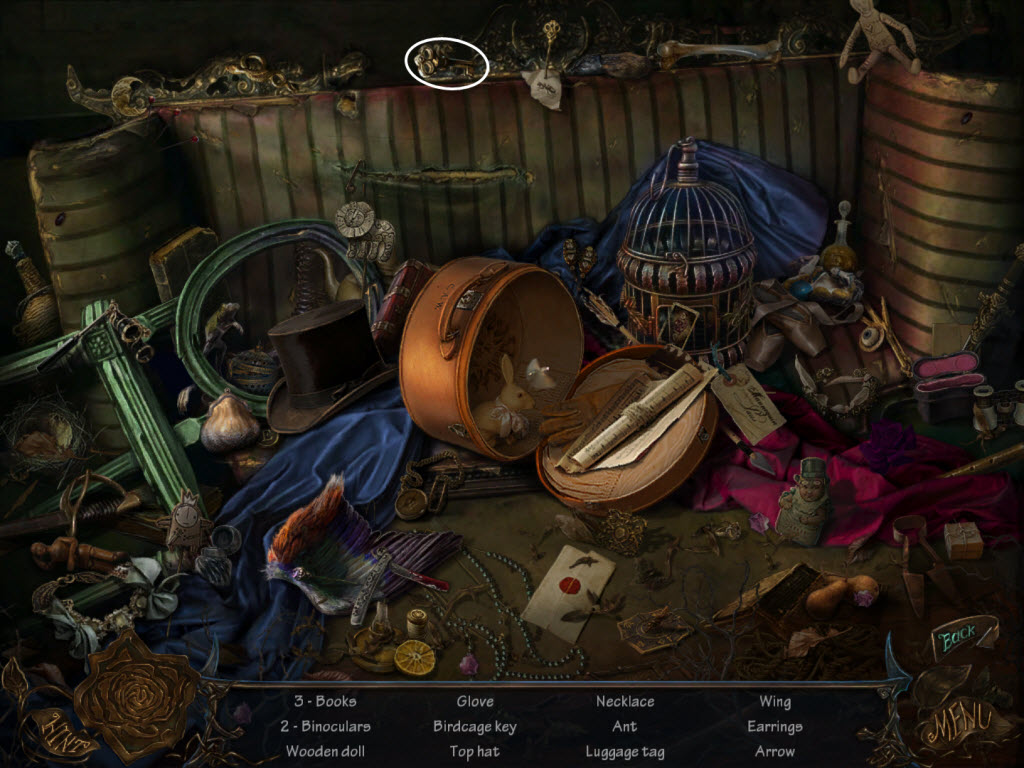Select "3 - Books" in the item list
Viewport: 1024px width, 768px height.
[324, 701]
